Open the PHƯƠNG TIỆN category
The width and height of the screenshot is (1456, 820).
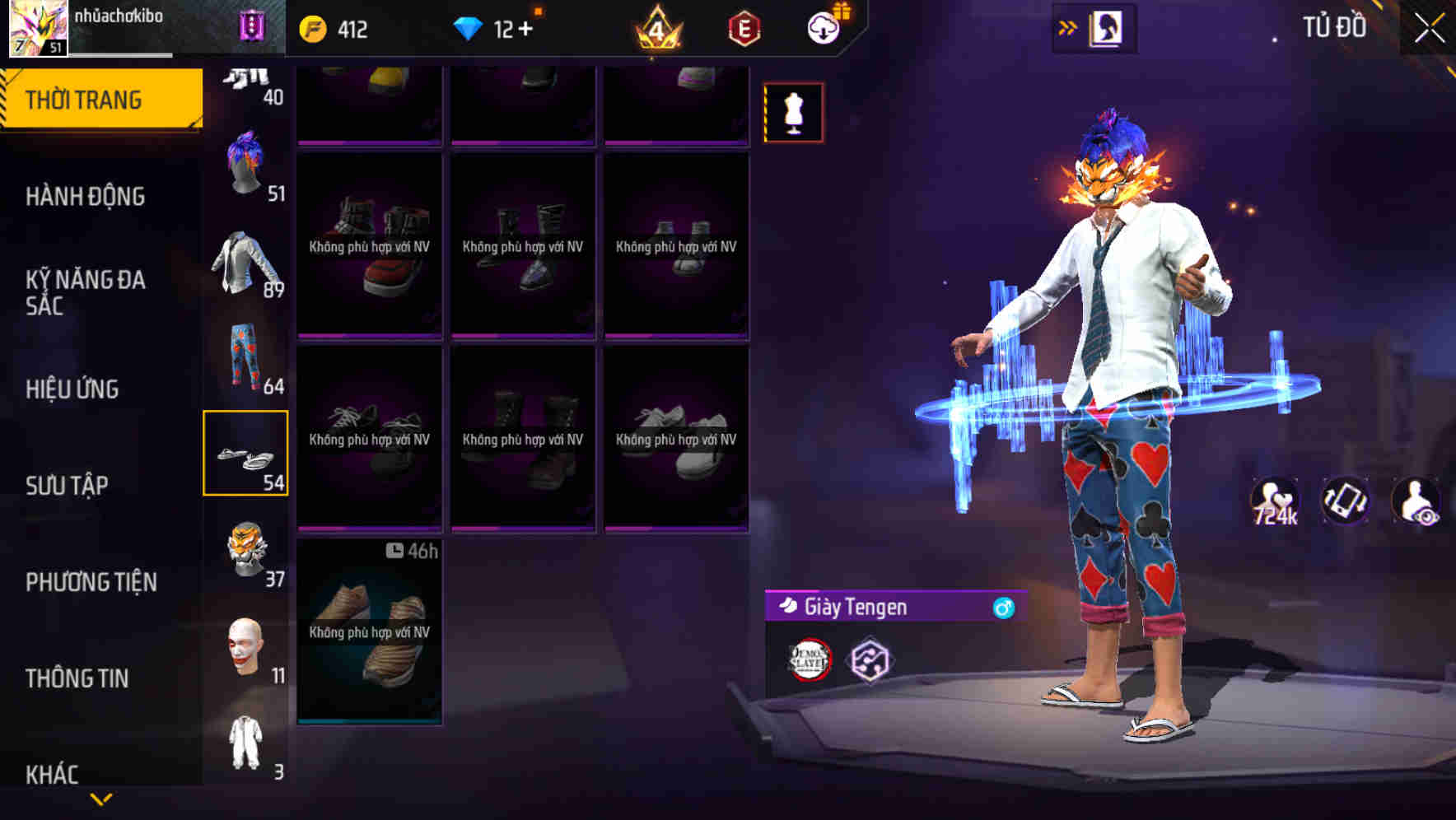click(x=92, y=581)
